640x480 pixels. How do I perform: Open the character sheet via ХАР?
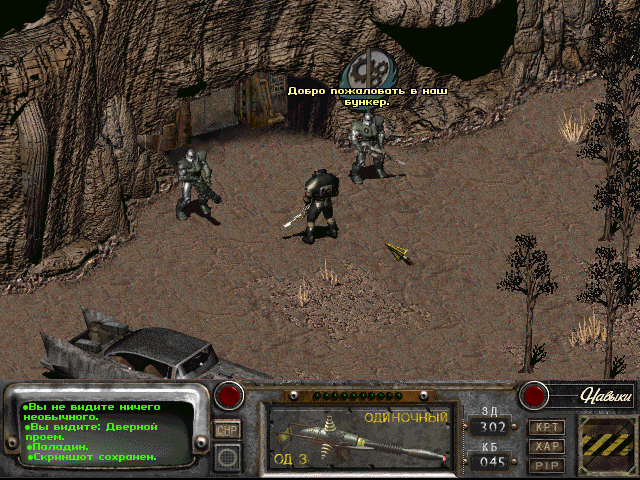pos(547,446)
